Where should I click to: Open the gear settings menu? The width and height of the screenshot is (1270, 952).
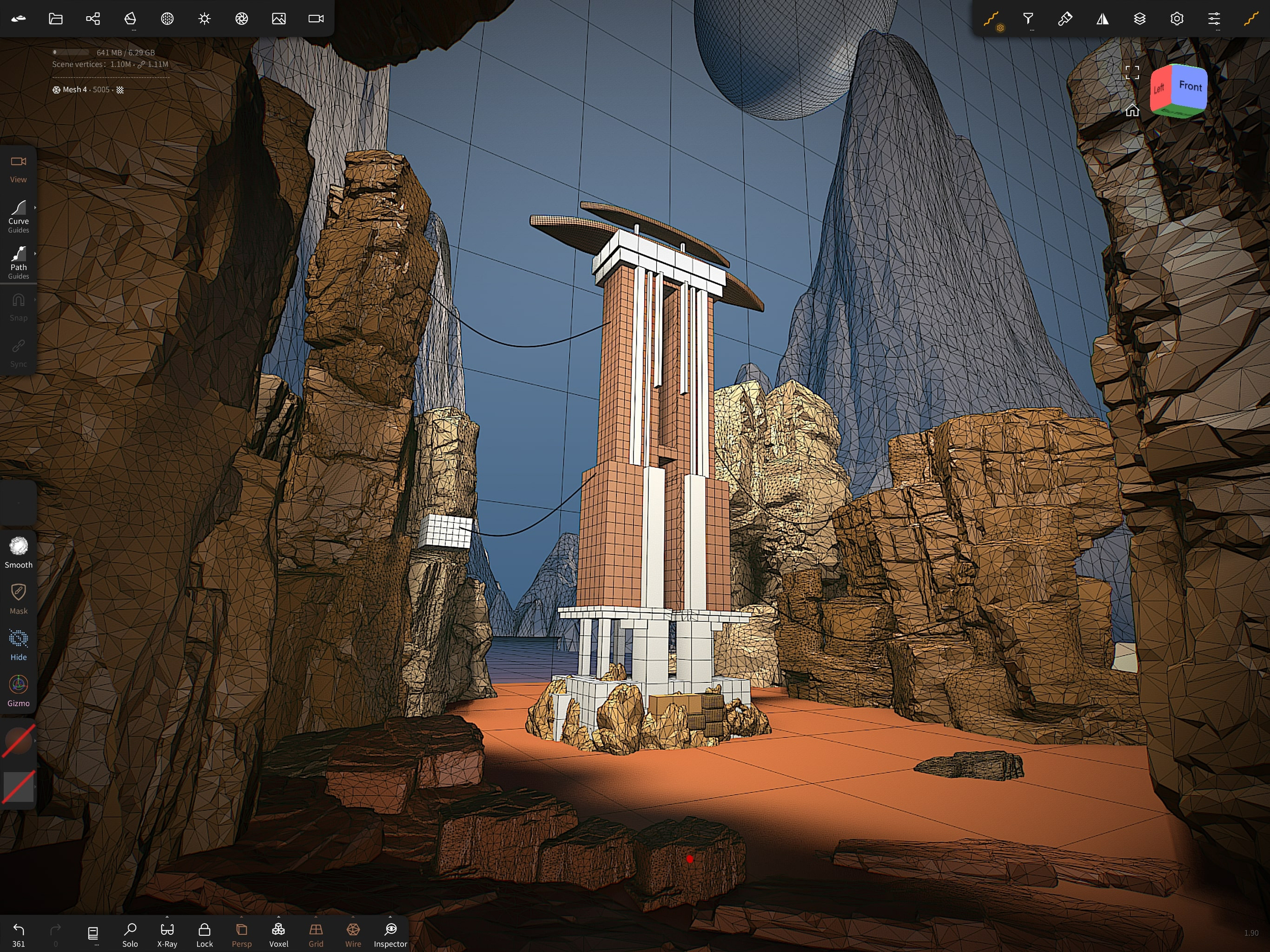click(1177, 19)
